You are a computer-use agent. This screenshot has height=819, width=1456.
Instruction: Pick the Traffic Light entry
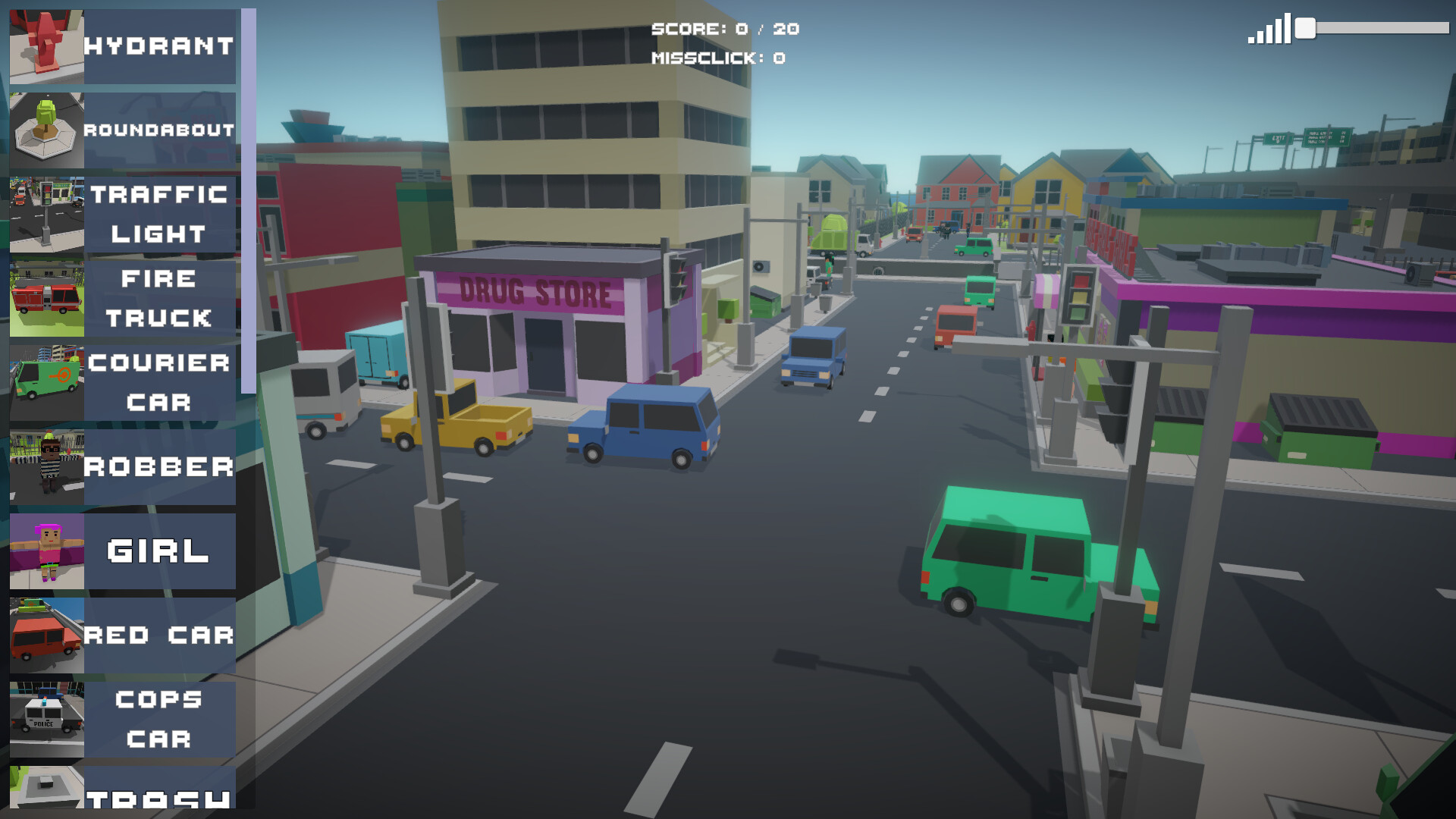click(x=123, y=215)
